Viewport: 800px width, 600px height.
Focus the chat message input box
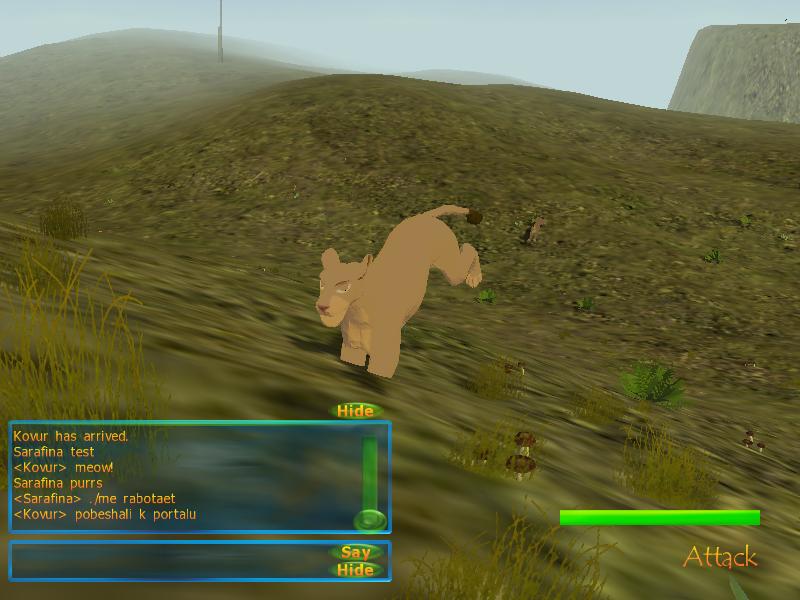[170, 560]
